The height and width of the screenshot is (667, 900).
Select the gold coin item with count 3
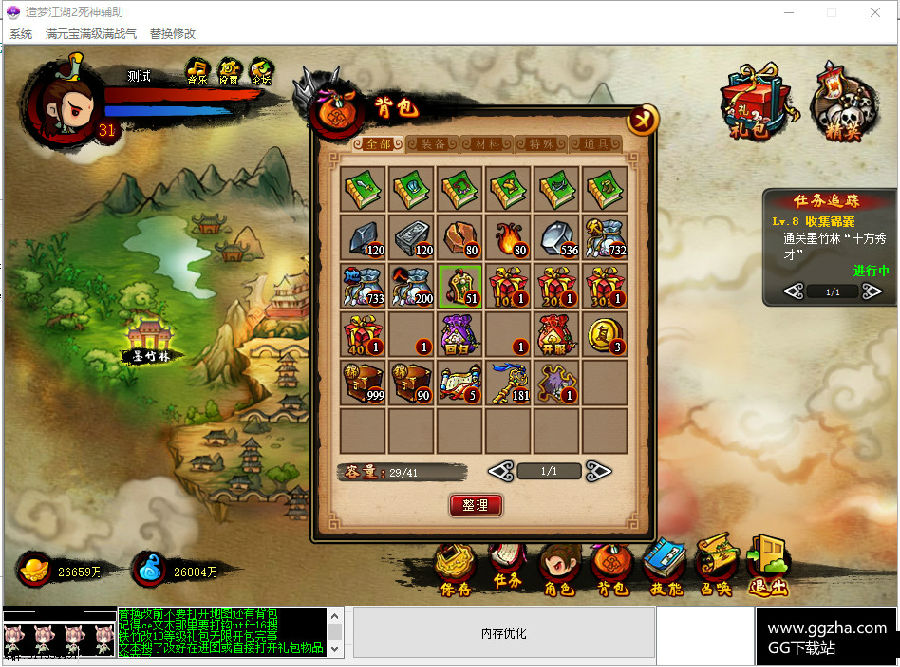(x=605, y=334)
